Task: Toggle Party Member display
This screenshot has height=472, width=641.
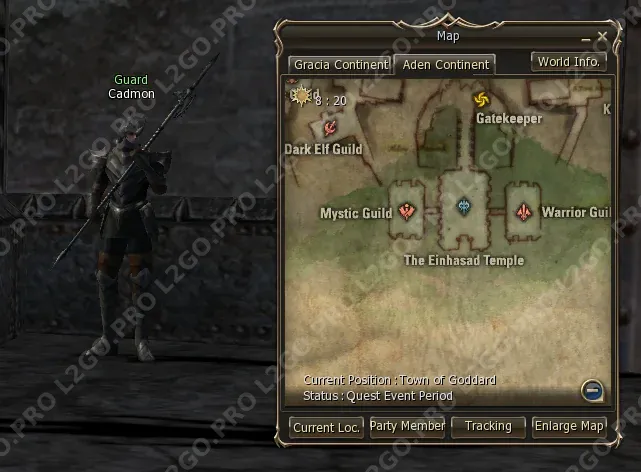Action: click(x=407, y=426)
